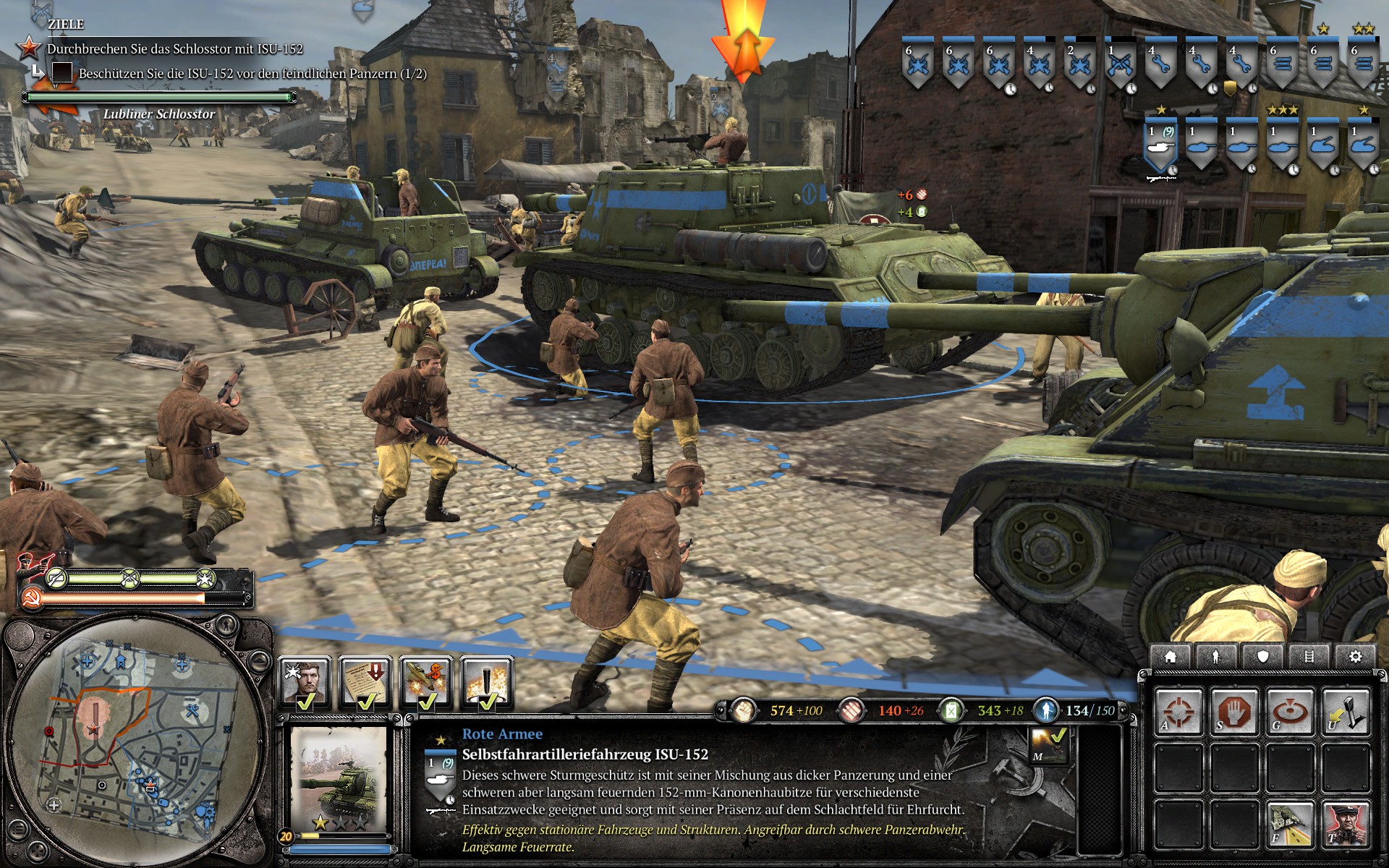Activate the Focused Fire ability in slot F
Image resolution: width=1389 pixels, height=868 pixels.
coord(1290,824)
